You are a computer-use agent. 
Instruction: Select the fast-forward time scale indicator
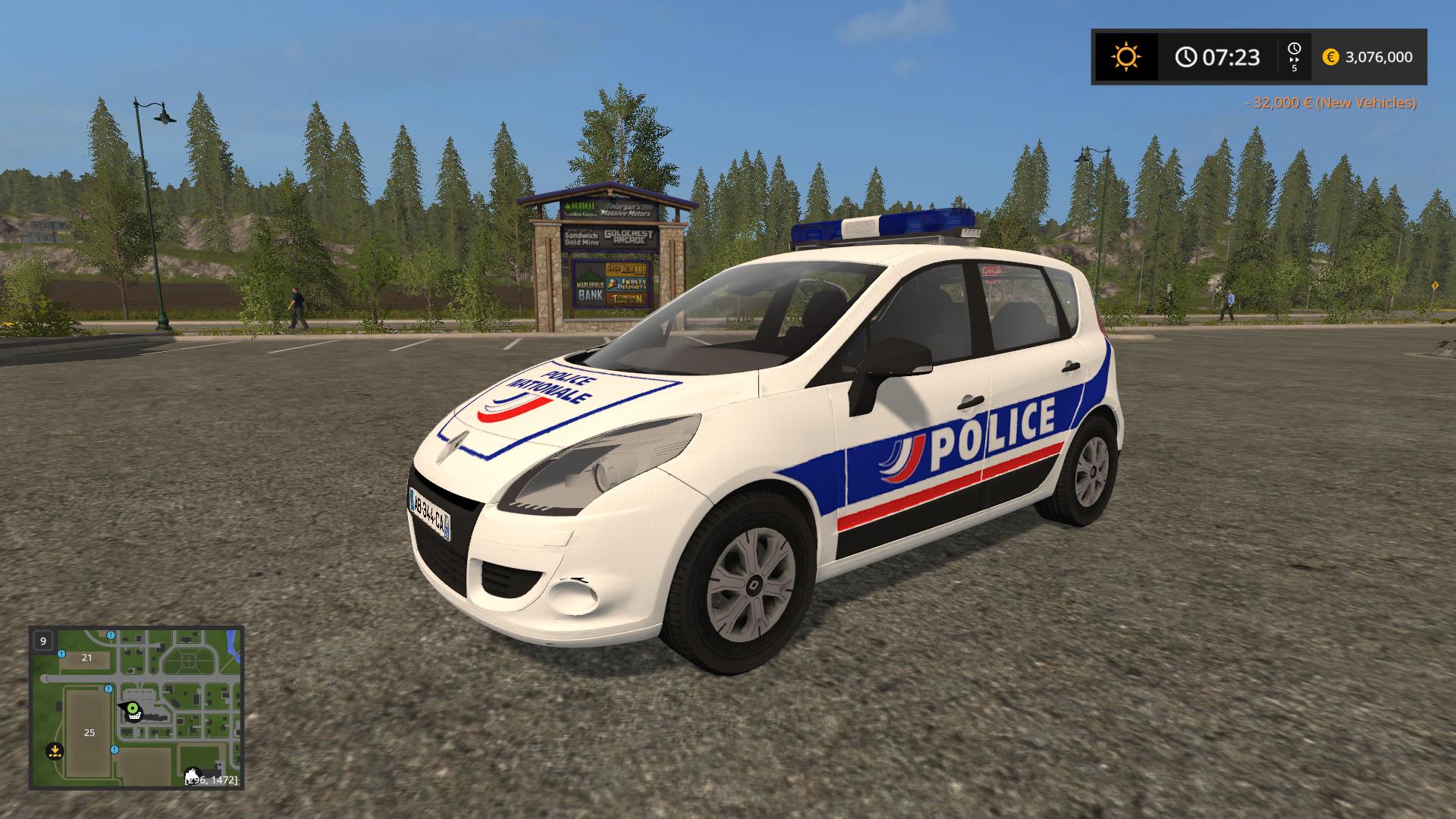(1294, 57)
